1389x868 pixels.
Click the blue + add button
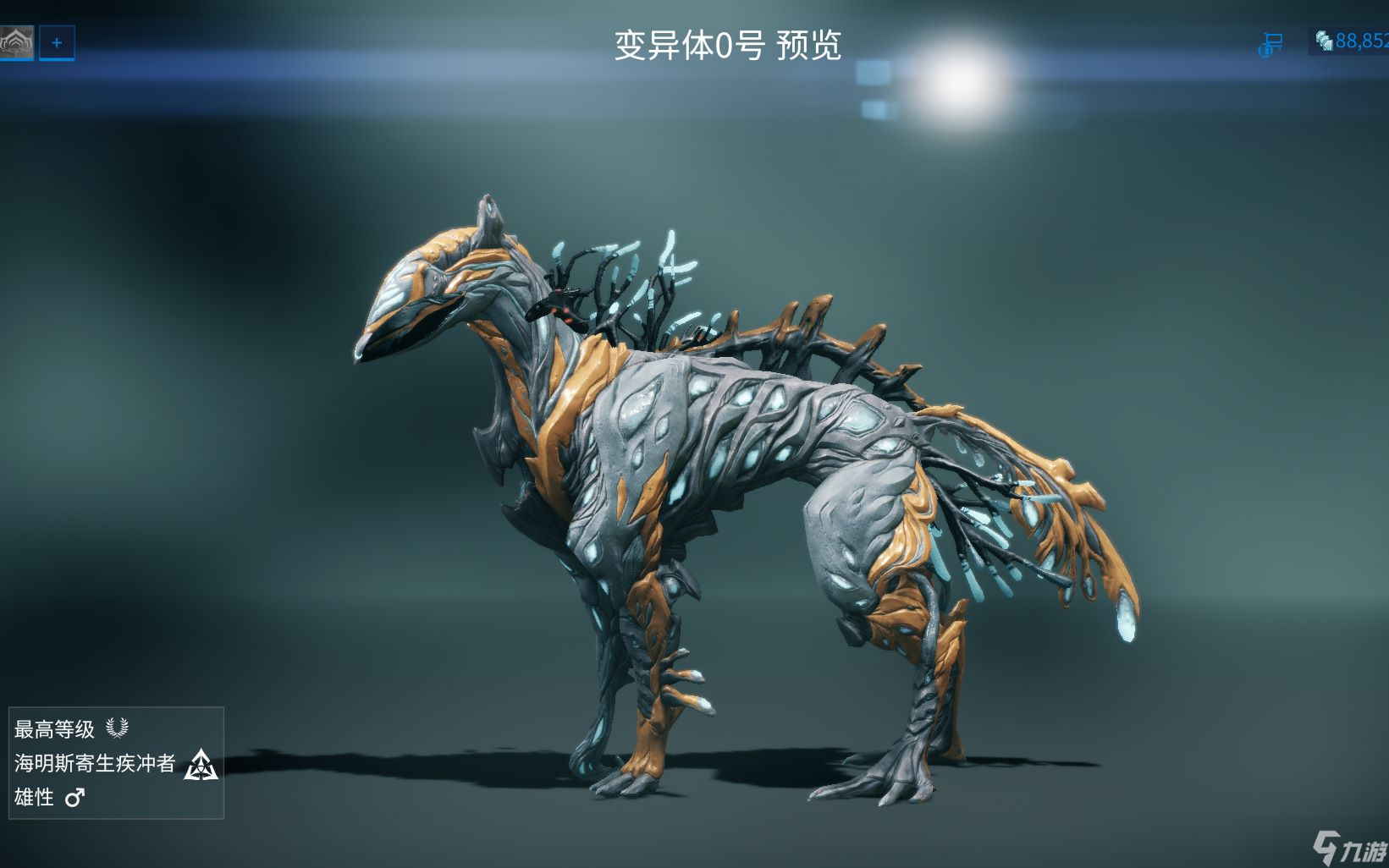[x=56, y=45]
